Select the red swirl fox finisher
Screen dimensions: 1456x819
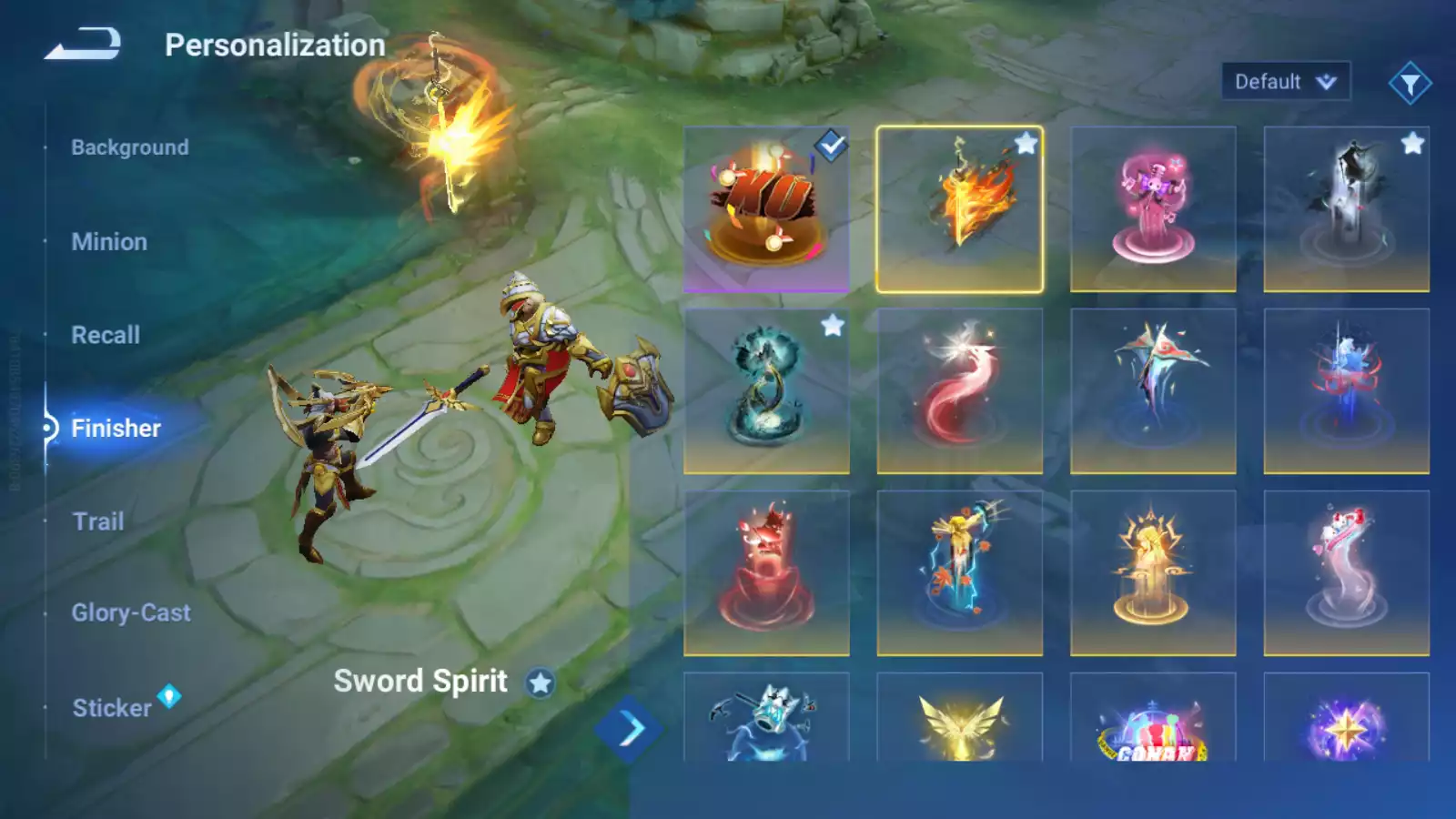pos(959,391)
